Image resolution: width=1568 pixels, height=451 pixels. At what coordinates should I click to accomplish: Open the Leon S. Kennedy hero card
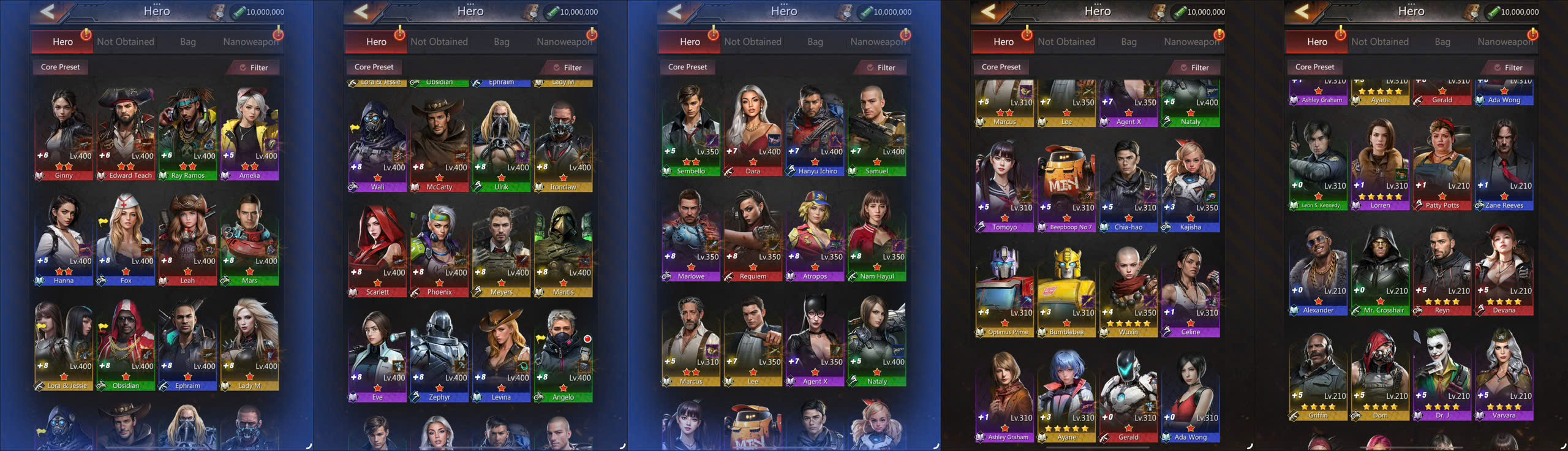[1318, 165]
